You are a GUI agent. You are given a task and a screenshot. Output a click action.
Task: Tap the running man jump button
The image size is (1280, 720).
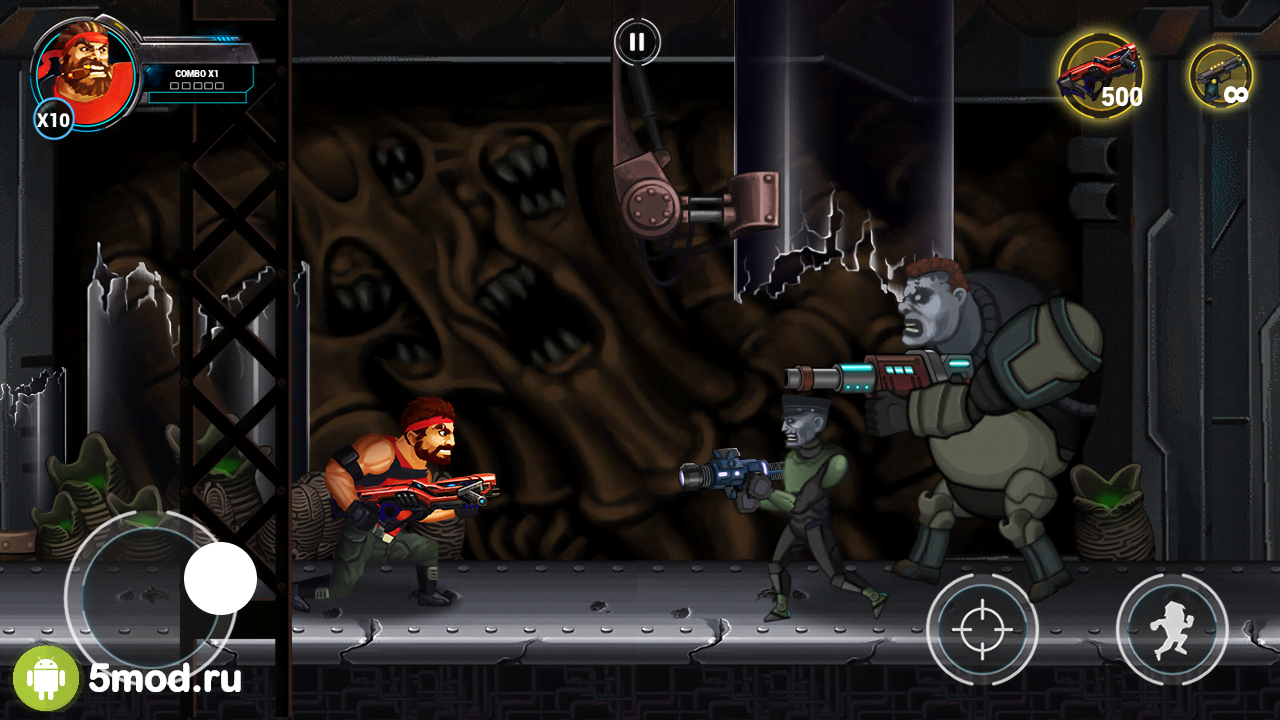tap(1171, 629)
